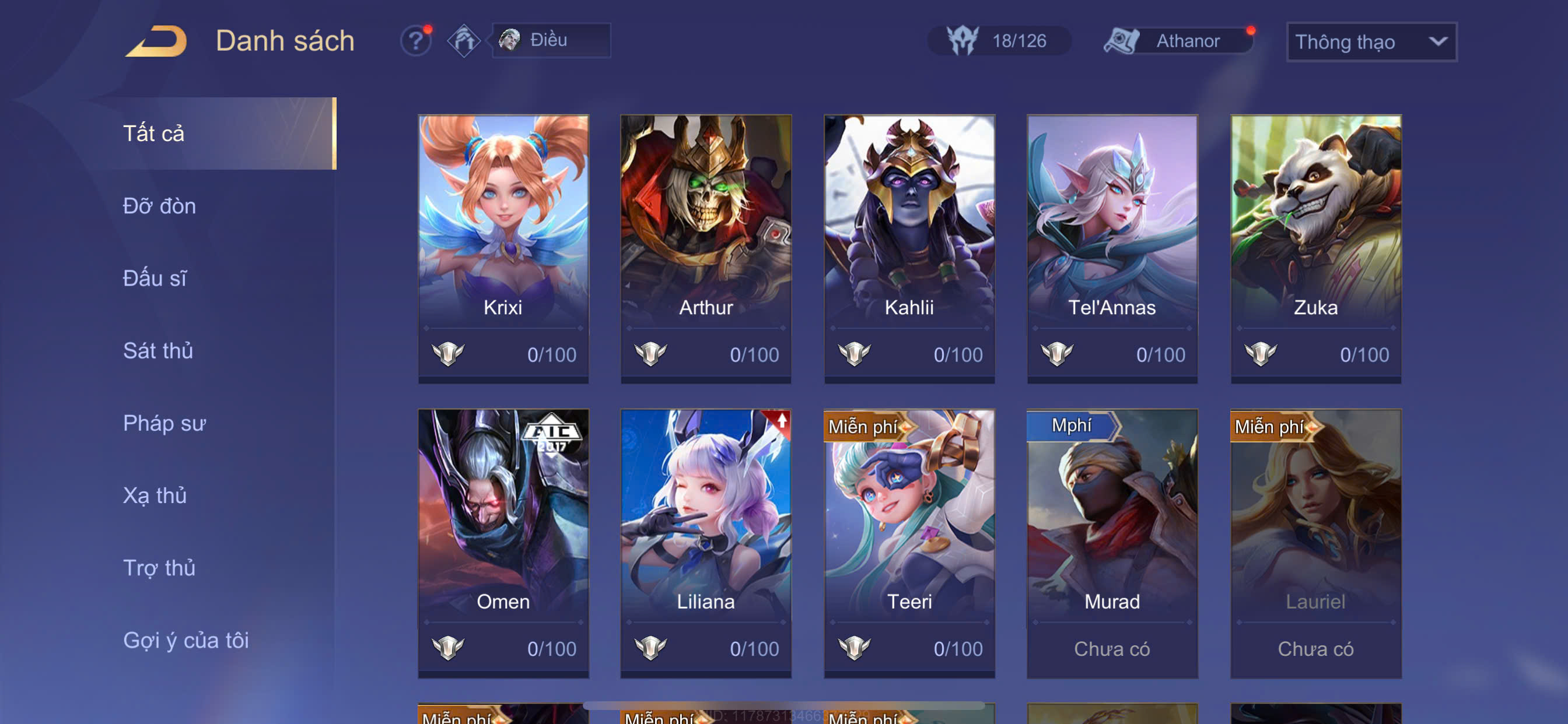Open the Athanor button

coord(1179,41)
